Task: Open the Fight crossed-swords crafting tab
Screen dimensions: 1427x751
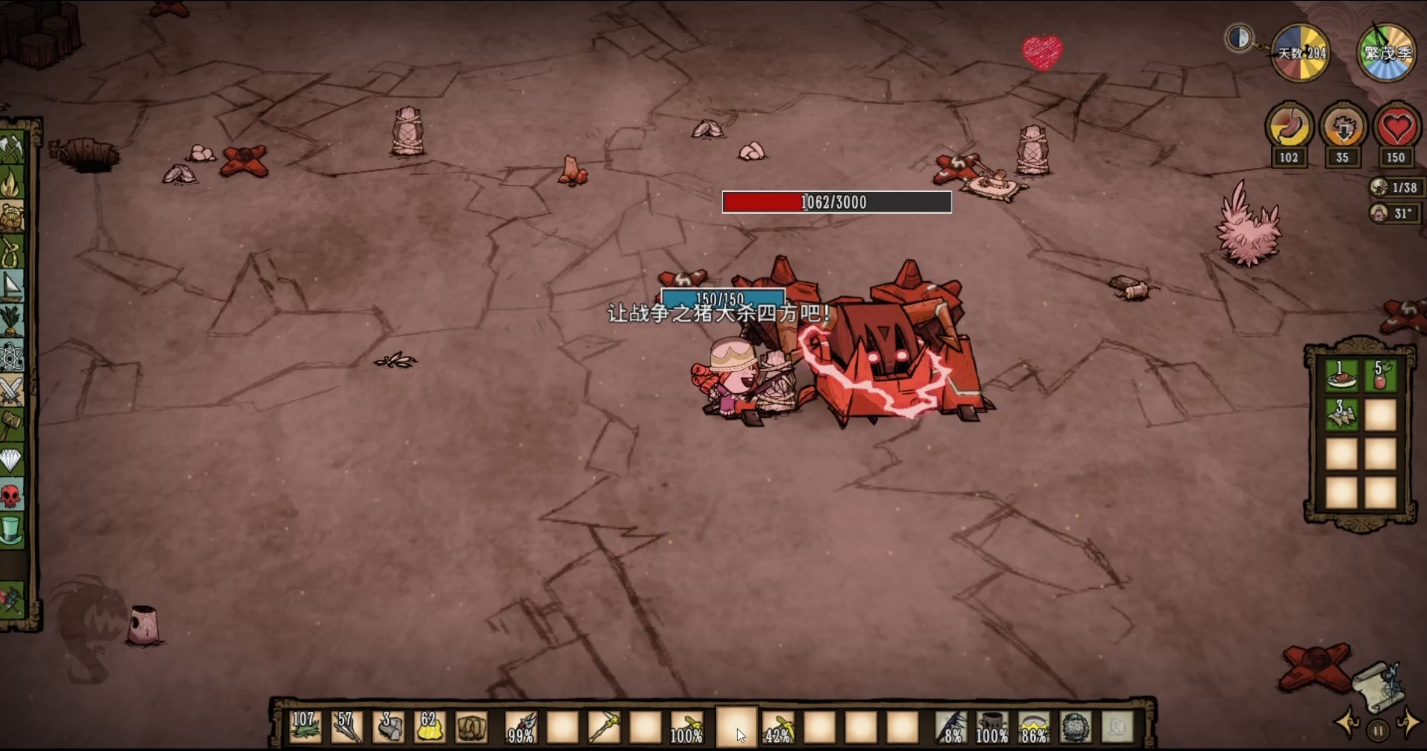Action: pos(12,390)
